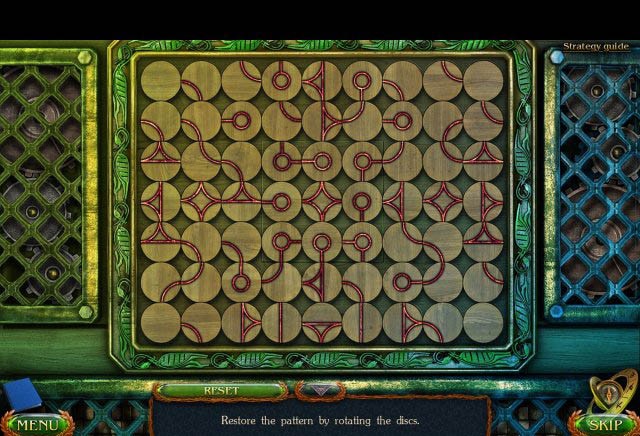This screenshot has height=436, width=640.
Task: Activate the hint amulet above SKIP
Action: point(610,390)
